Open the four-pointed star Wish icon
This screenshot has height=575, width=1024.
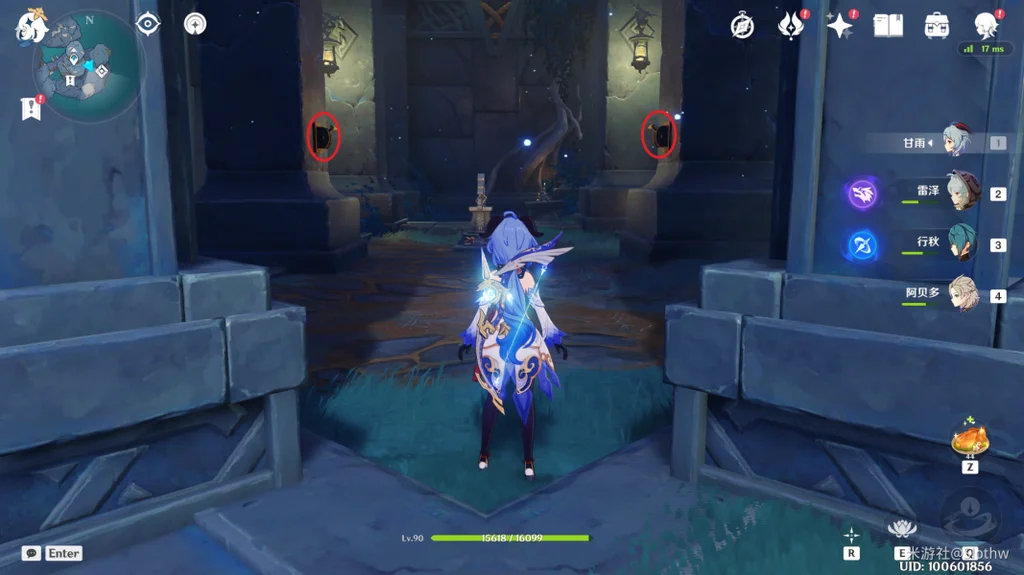[x=839, y=26]
